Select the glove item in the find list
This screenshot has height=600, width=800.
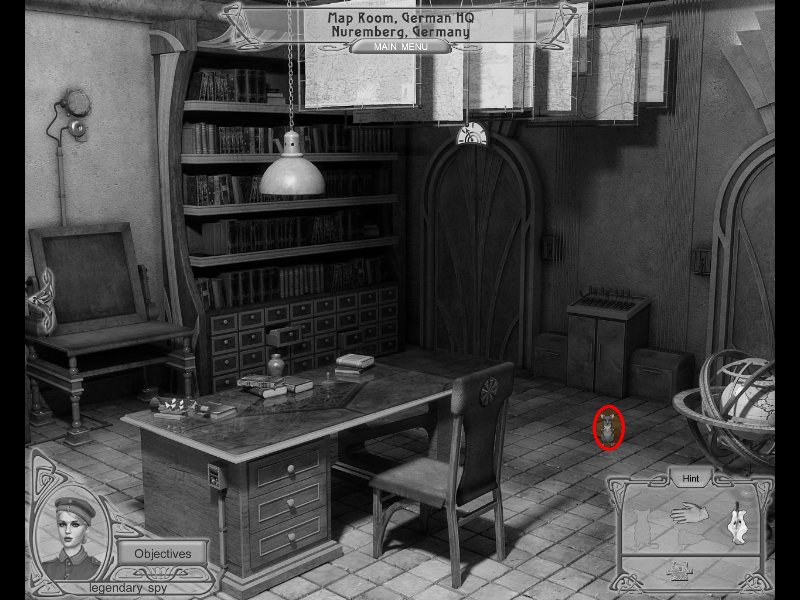click(x=689, y=515)
